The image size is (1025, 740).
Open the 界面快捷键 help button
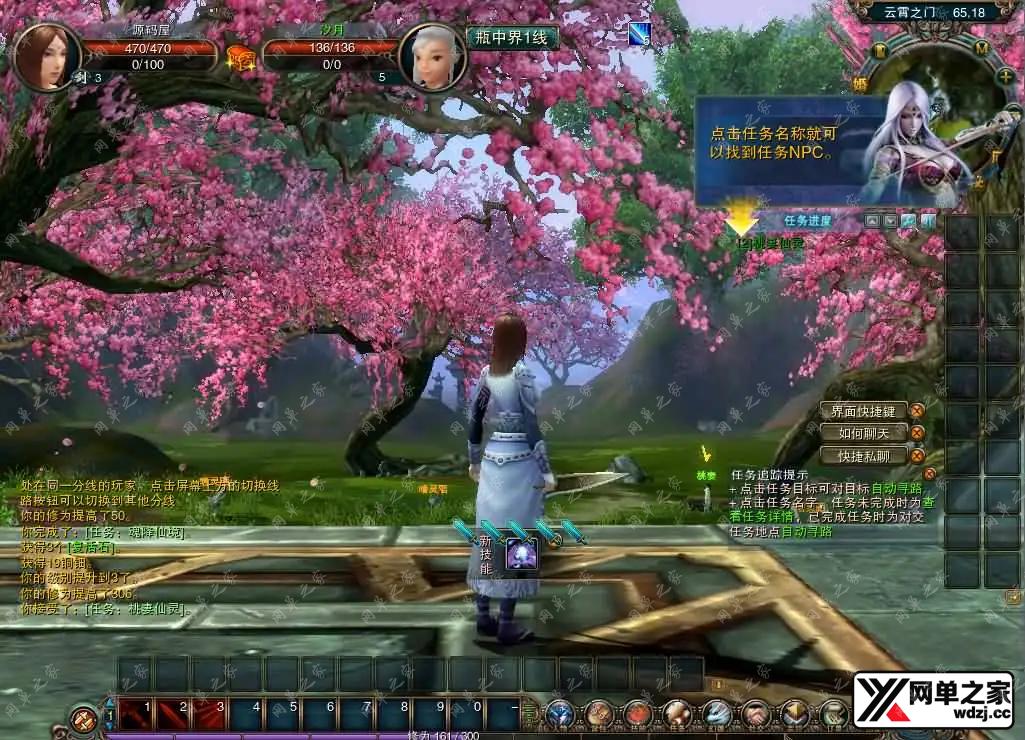pyautogui.click(x=863, y=410)
